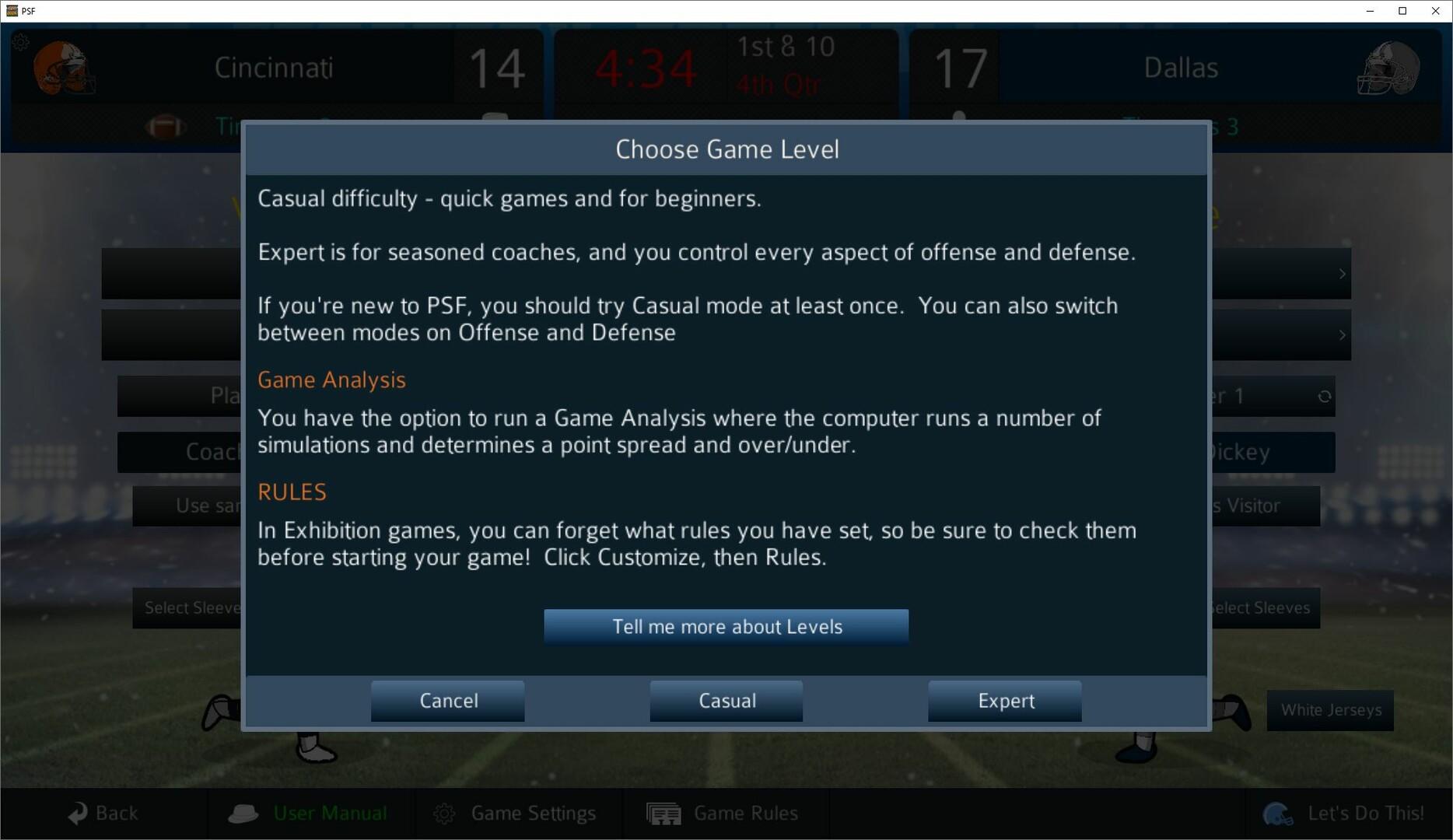Select the Dallas helmet logo on the right
The image size is (1453, 840).
tap(1390, 68)
